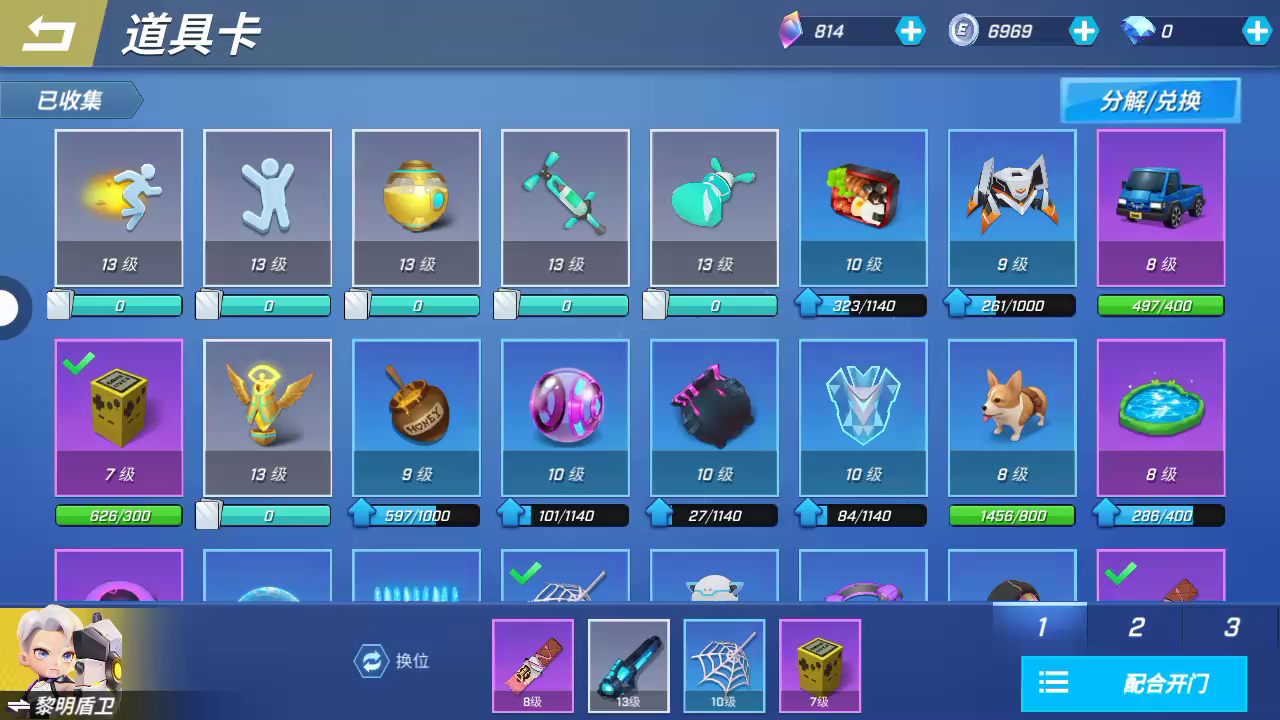Add more blue diamonds
1280x720 pixels.
click(x=1257, y=31)
